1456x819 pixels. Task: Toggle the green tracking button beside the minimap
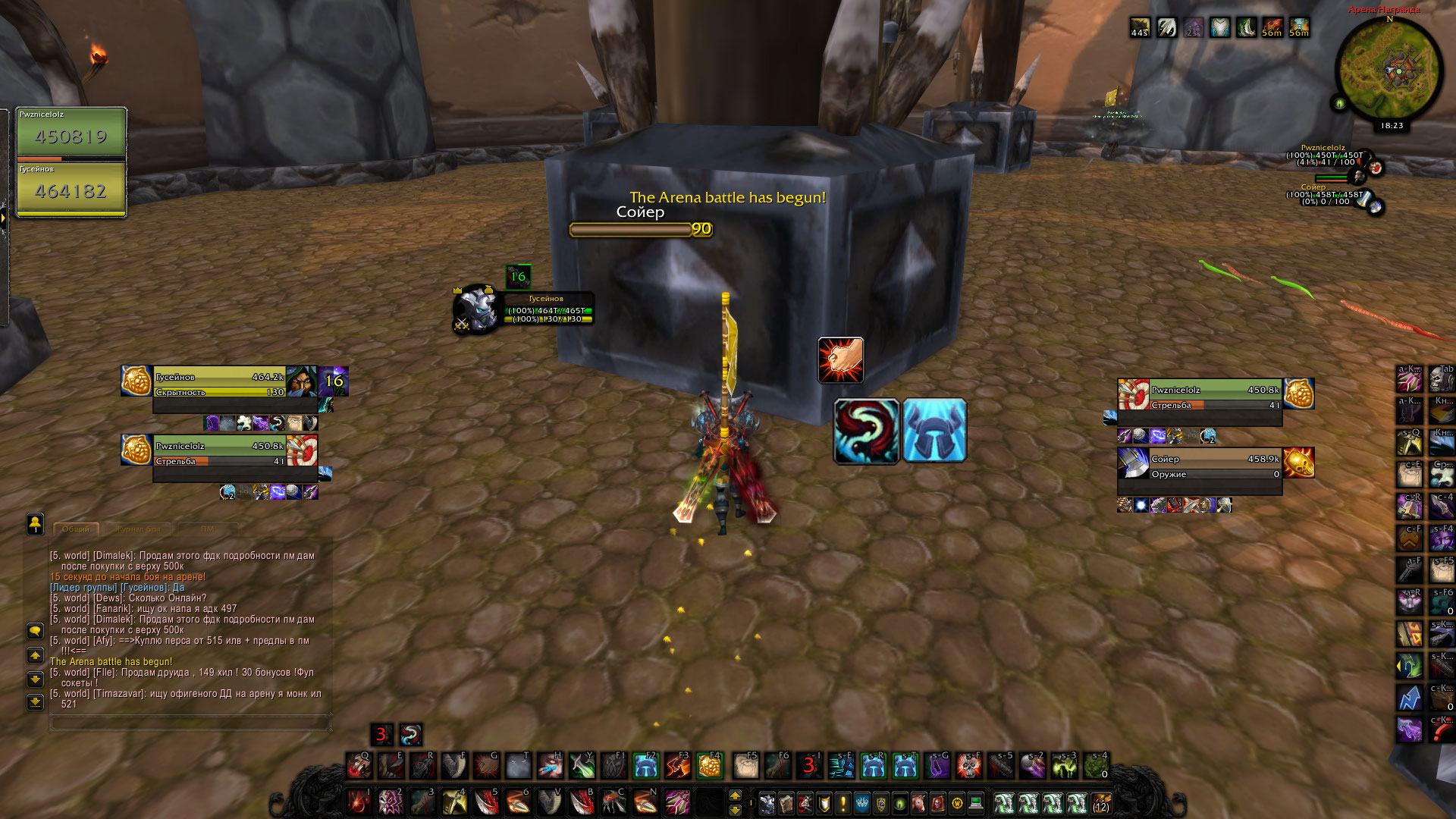pos(1339,103)
